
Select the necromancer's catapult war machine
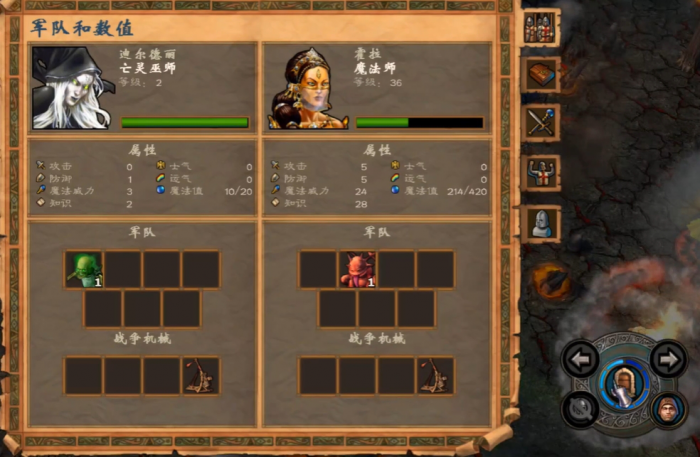tap(201, 375)
